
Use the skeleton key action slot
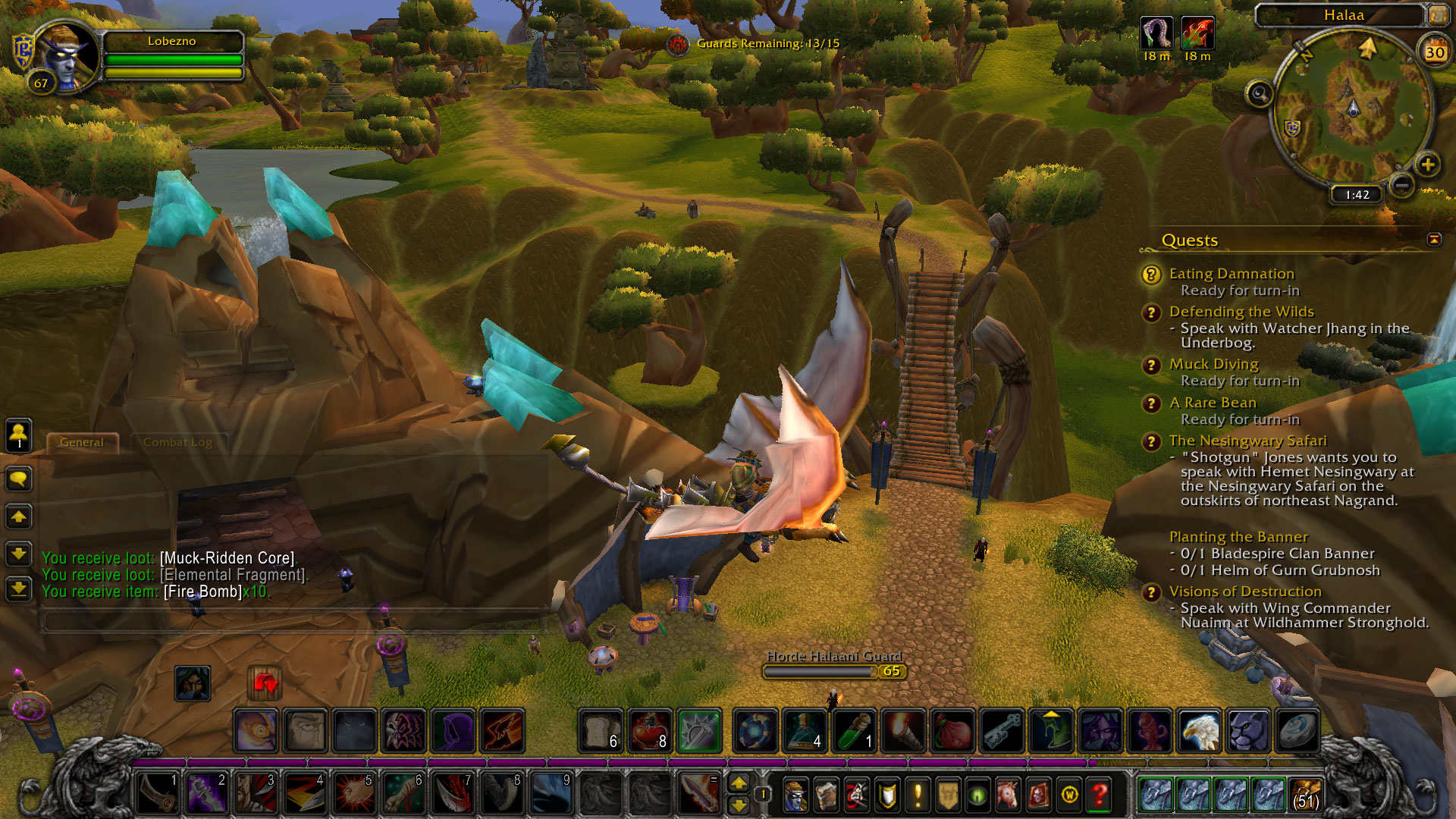coord(1002,731)
